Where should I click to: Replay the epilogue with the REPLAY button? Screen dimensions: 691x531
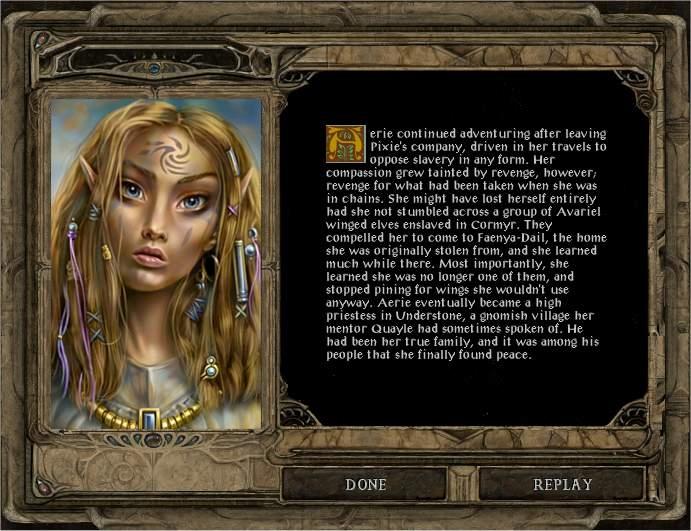[x=562, y=484]
